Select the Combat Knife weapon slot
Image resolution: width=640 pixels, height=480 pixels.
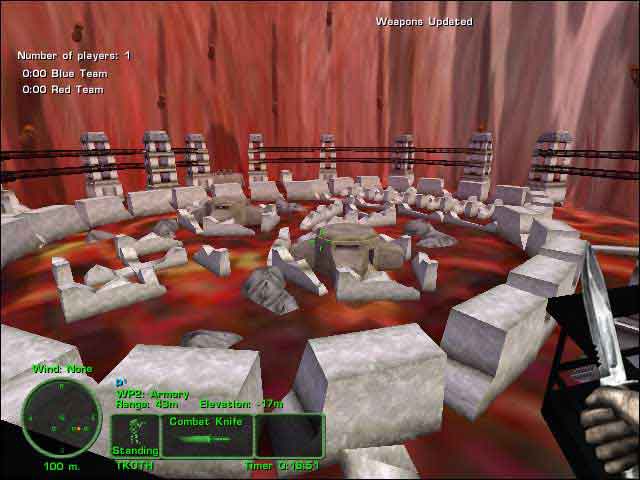pos(206,436)
